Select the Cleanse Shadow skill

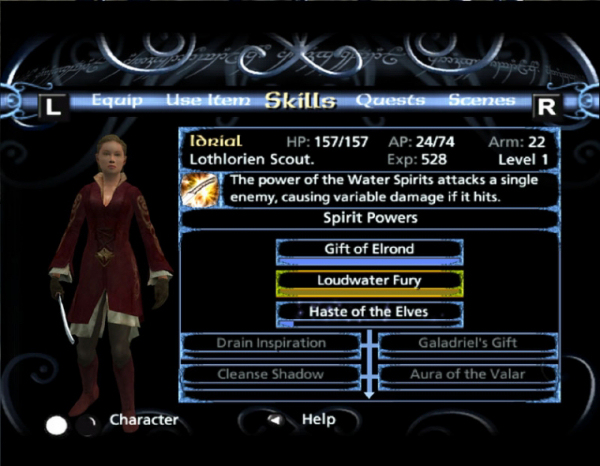pos(271,375)
